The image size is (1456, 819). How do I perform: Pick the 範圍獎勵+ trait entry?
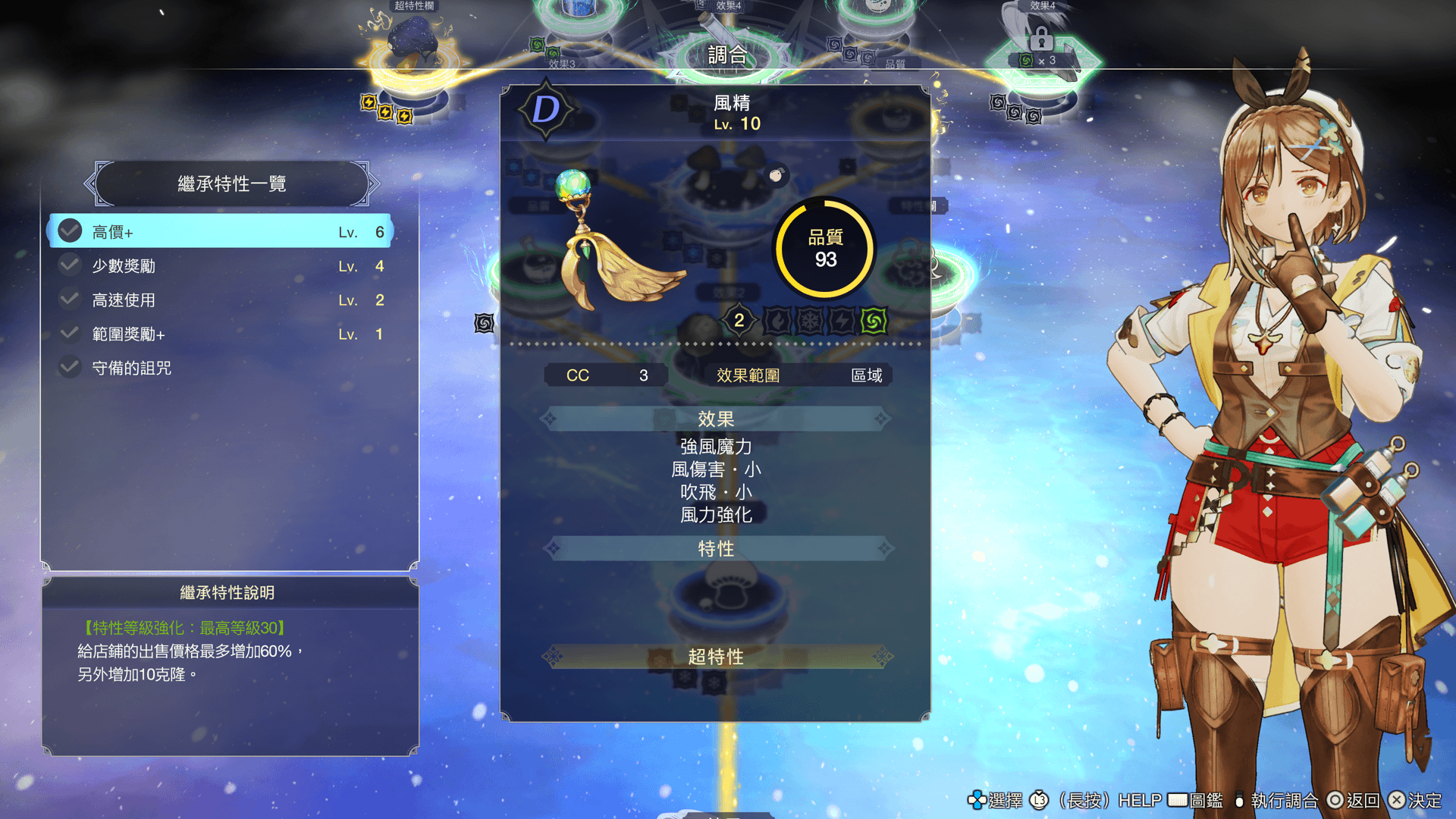[x=220, y=334]
